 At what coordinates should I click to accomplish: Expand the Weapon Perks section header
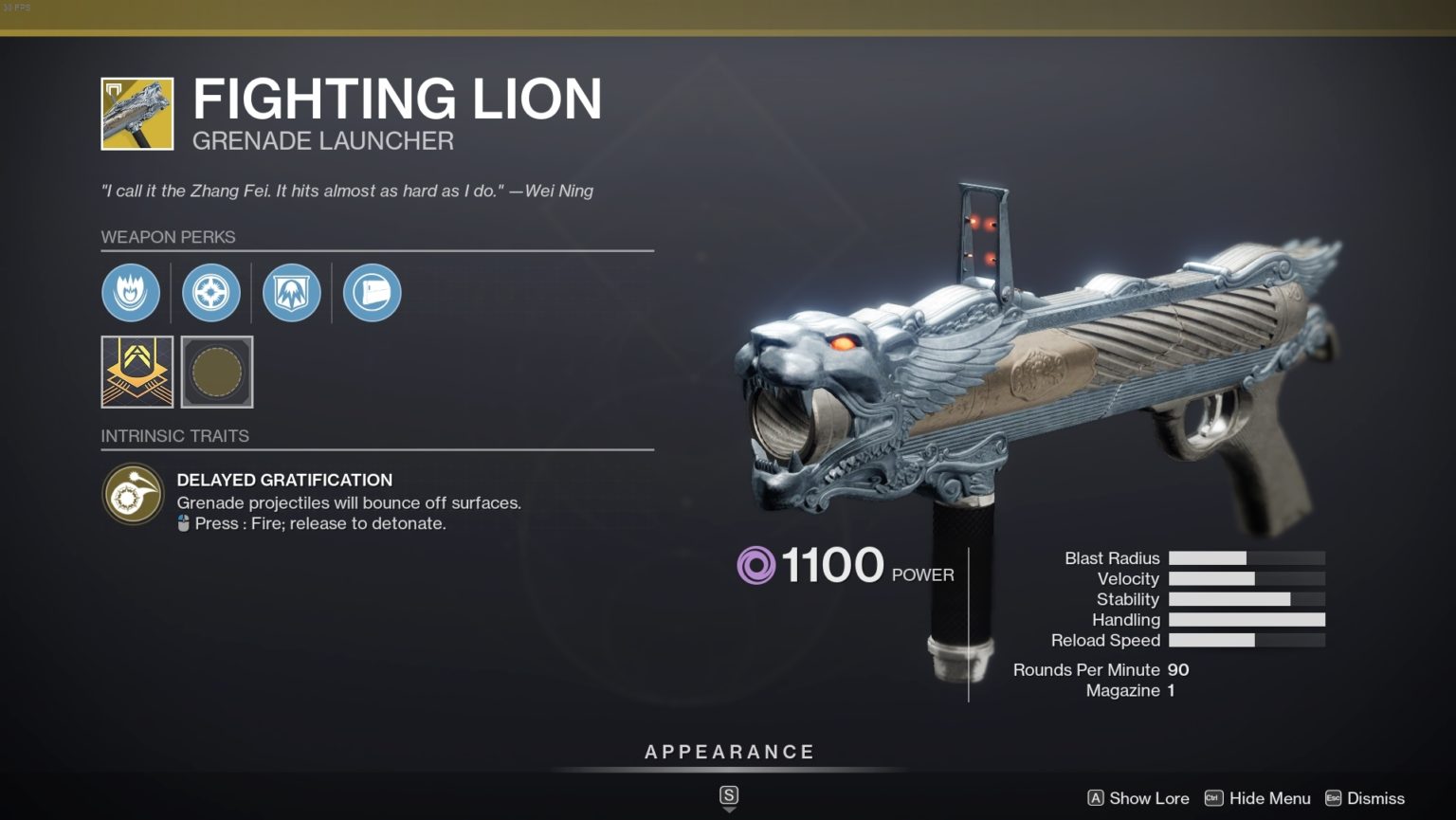169,237
